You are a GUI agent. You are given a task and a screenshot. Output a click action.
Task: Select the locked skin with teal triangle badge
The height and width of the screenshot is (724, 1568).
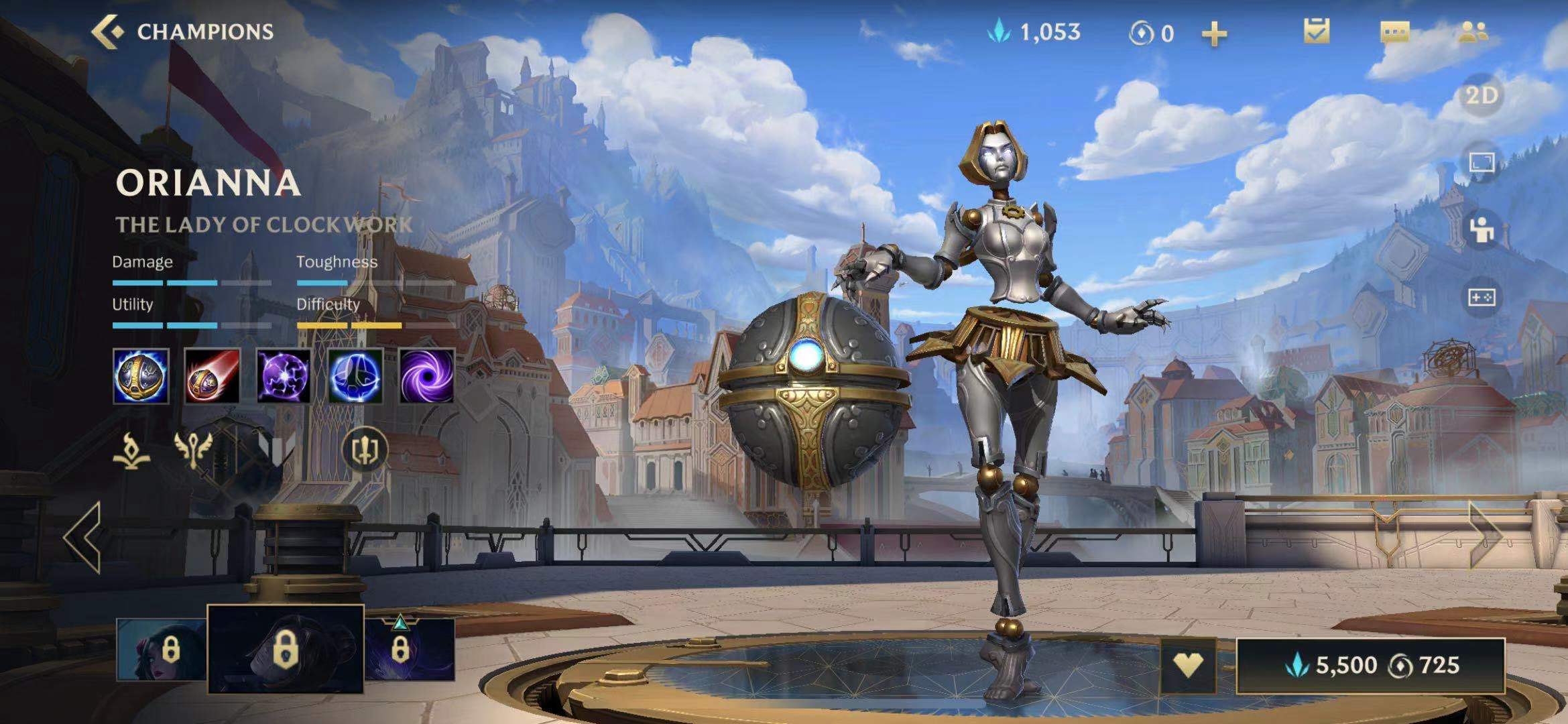click(x=410, y=650)
